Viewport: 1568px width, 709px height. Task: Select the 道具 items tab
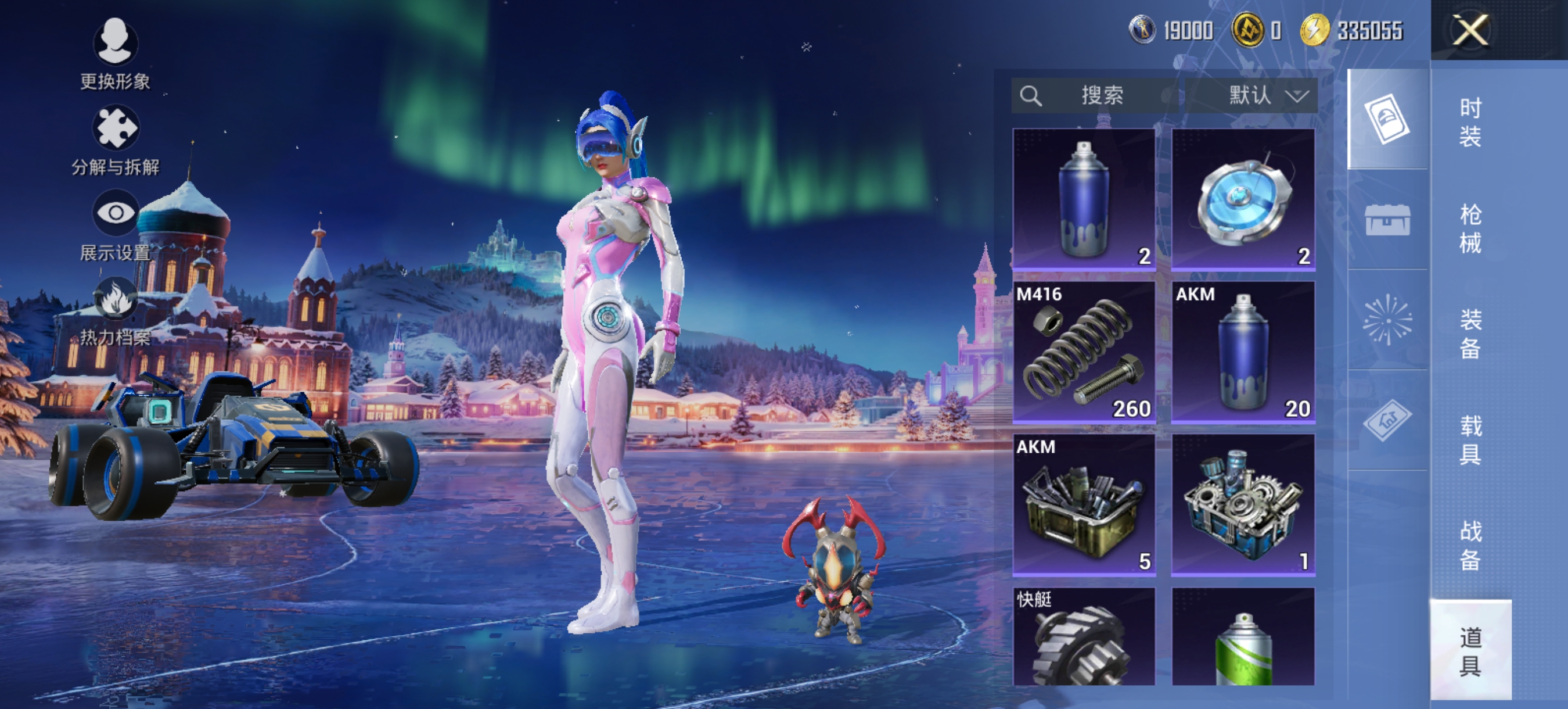[1470, 650]
